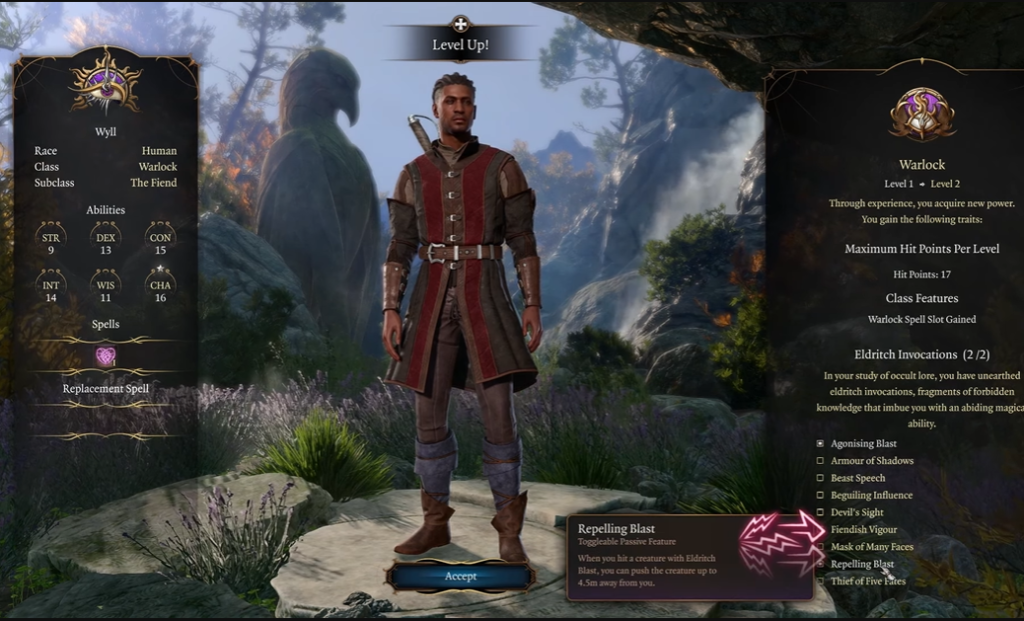Screen dimensions: 1024x621
Task: Click the Warlock class emblem
Action: point(921,113)
